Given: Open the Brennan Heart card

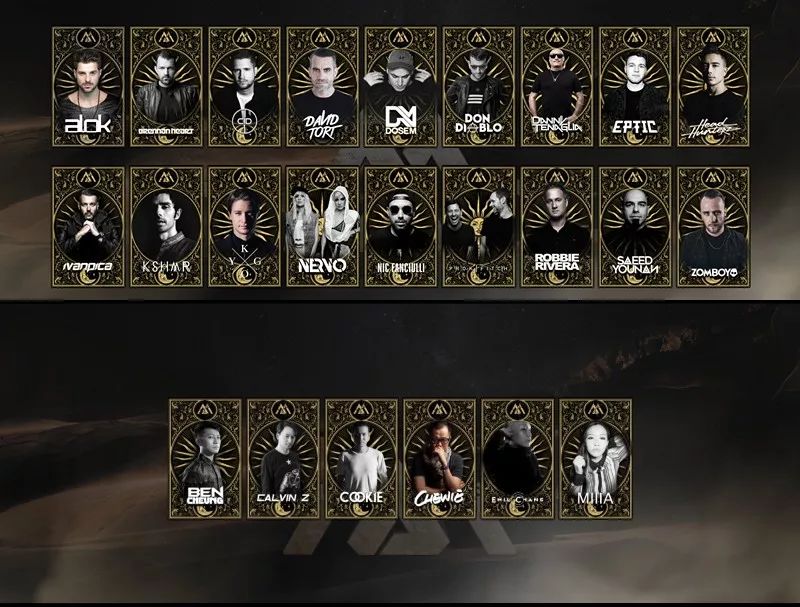Looking at the screenshot, I should [x=167, y=87].
